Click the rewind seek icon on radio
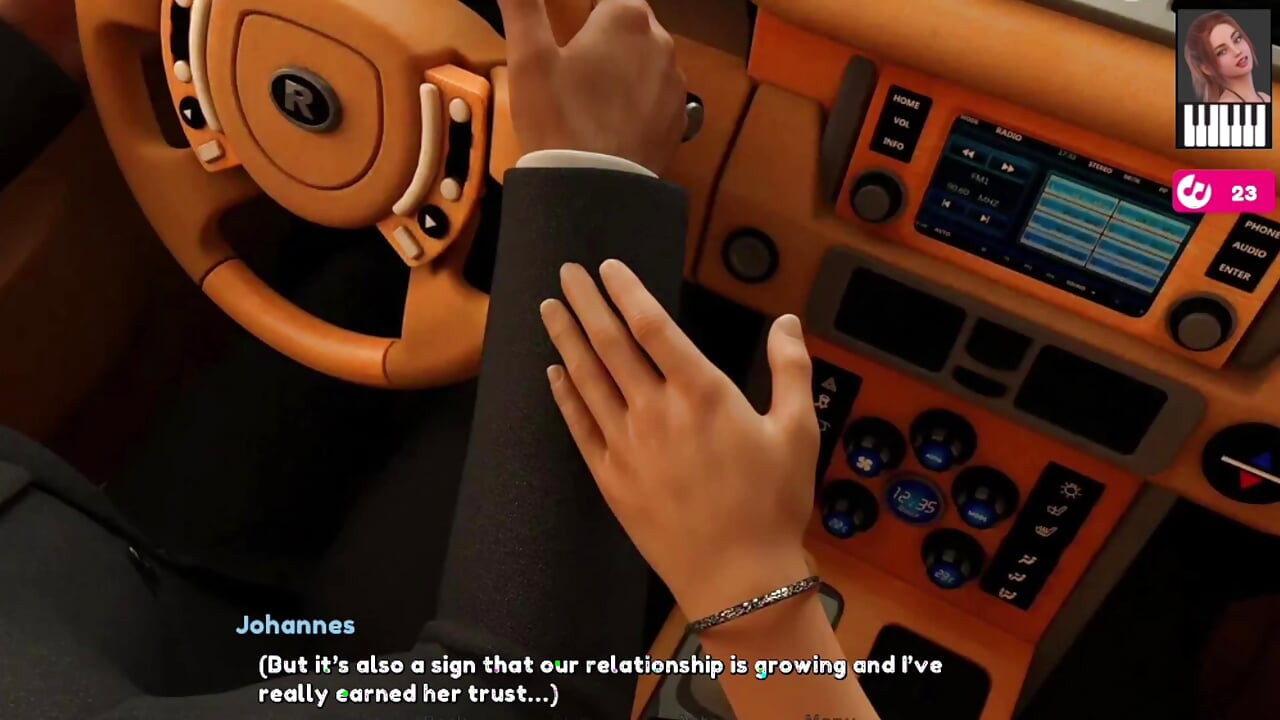This screenshot has height=720, width=1280. tap(967, 153)
